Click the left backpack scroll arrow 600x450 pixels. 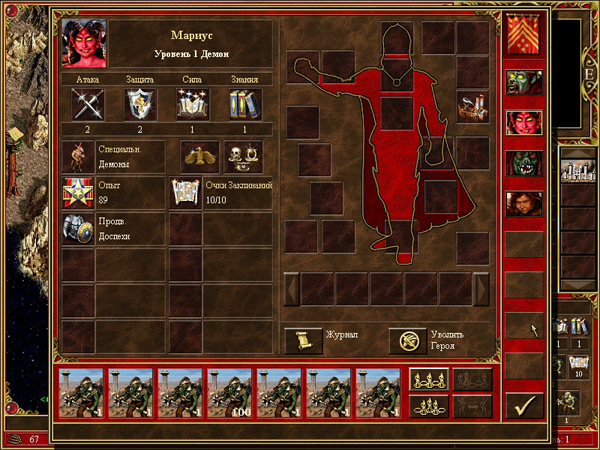point(291,288)
